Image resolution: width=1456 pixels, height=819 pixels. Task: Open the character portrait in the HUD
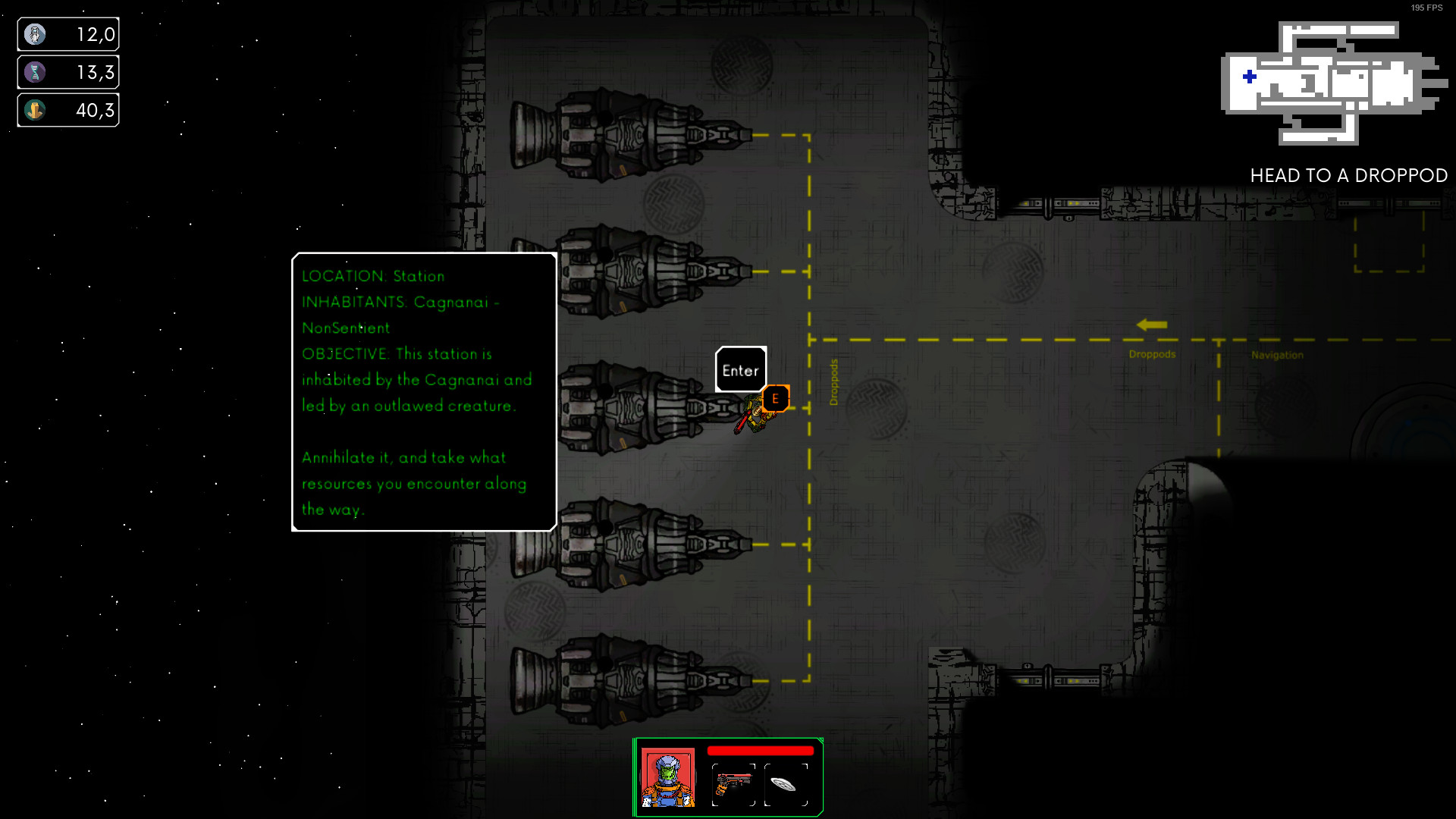tap(668, 777)
